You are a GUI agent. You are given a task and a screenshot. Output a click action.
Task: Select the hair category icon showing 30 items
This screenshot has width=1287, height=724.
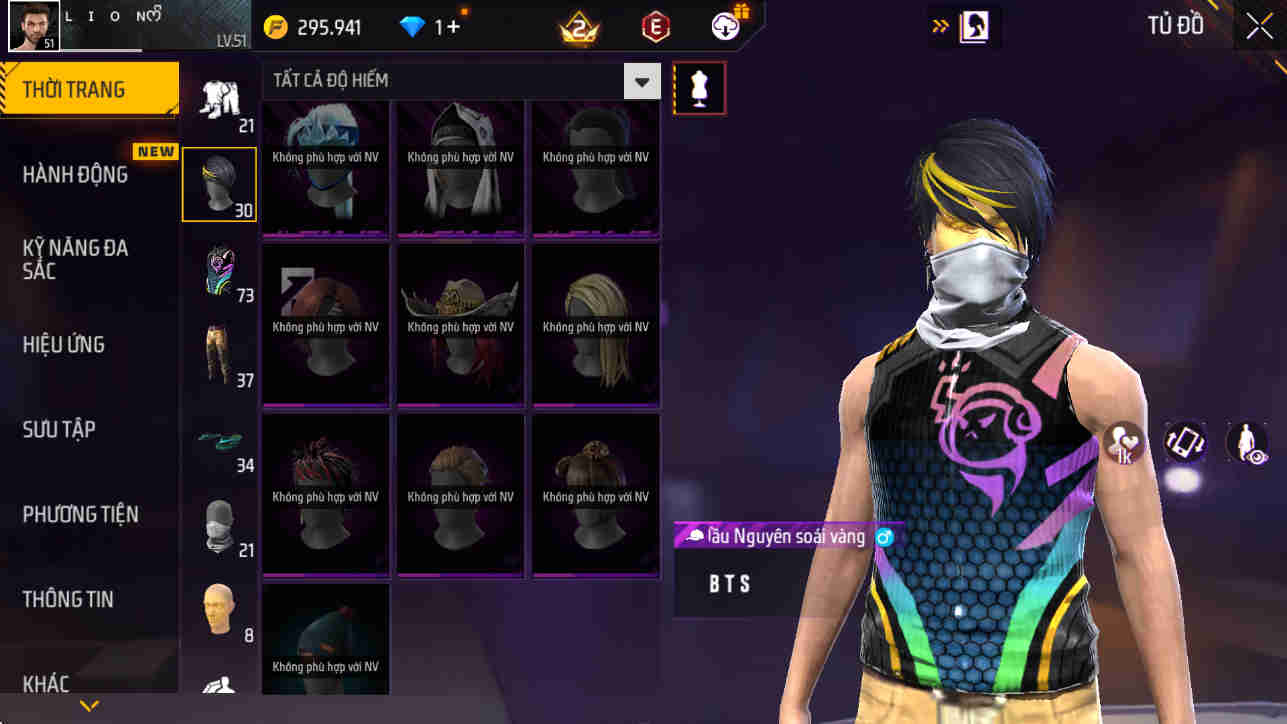click(x=219, y=183)
